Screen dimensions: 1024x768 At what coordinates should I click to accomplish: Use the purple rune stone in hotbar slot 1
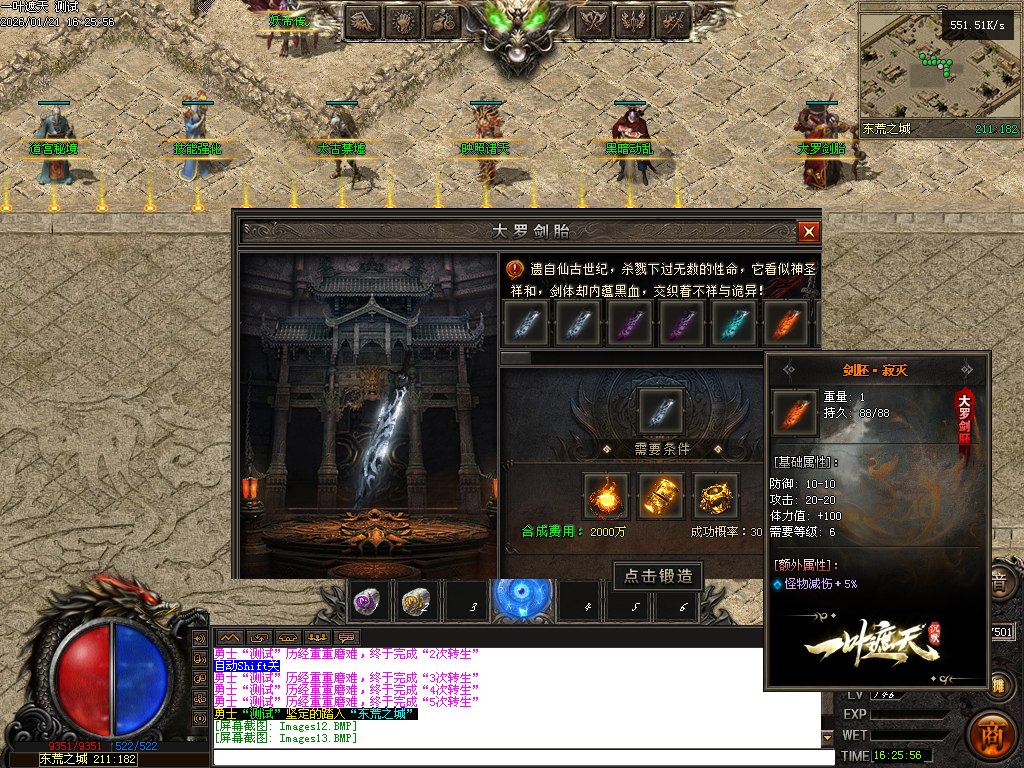(x=368, y=602)
